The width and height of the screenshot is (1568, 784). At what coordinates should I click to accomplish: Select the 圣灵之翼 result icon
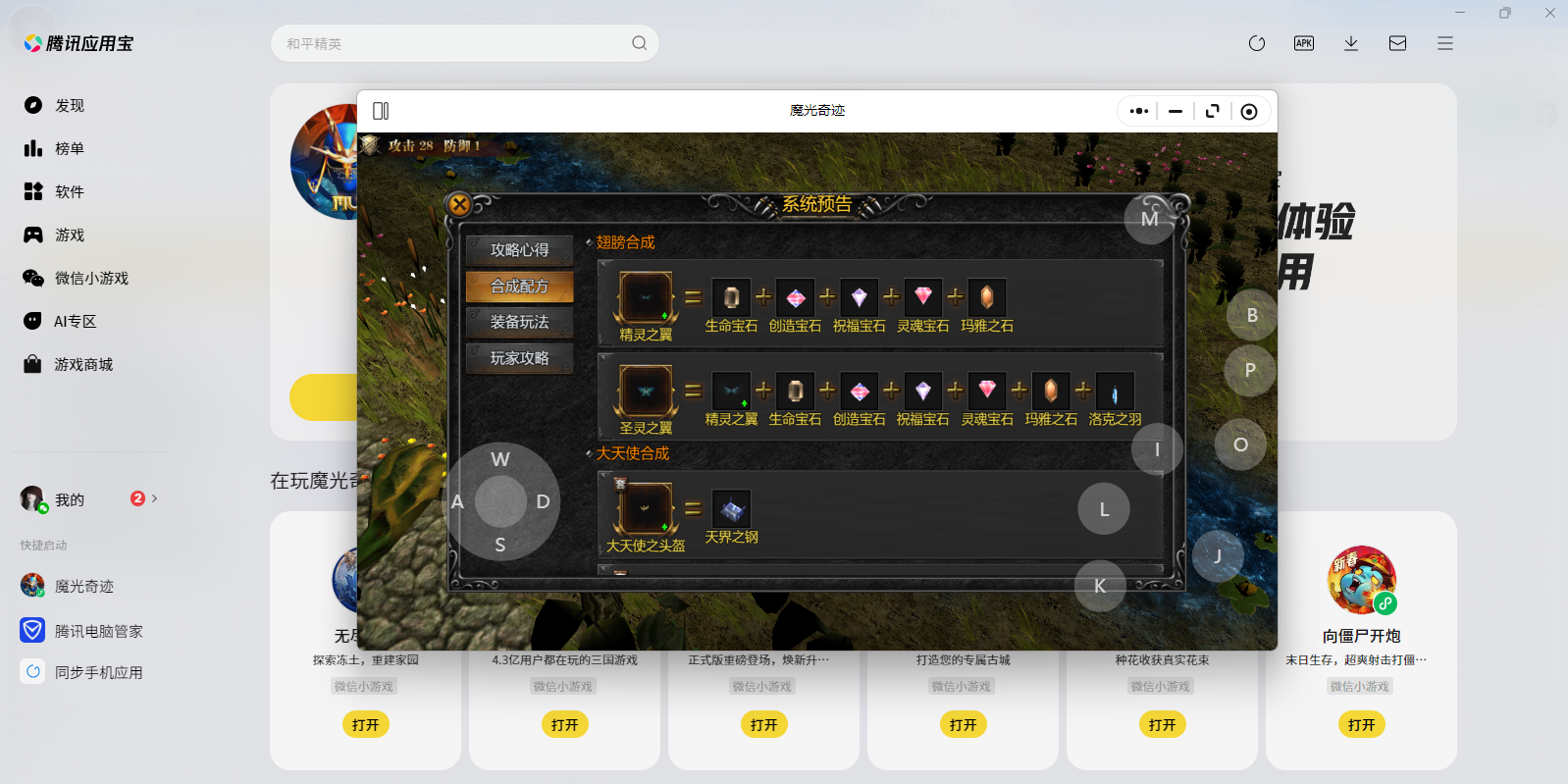[646, 391]
